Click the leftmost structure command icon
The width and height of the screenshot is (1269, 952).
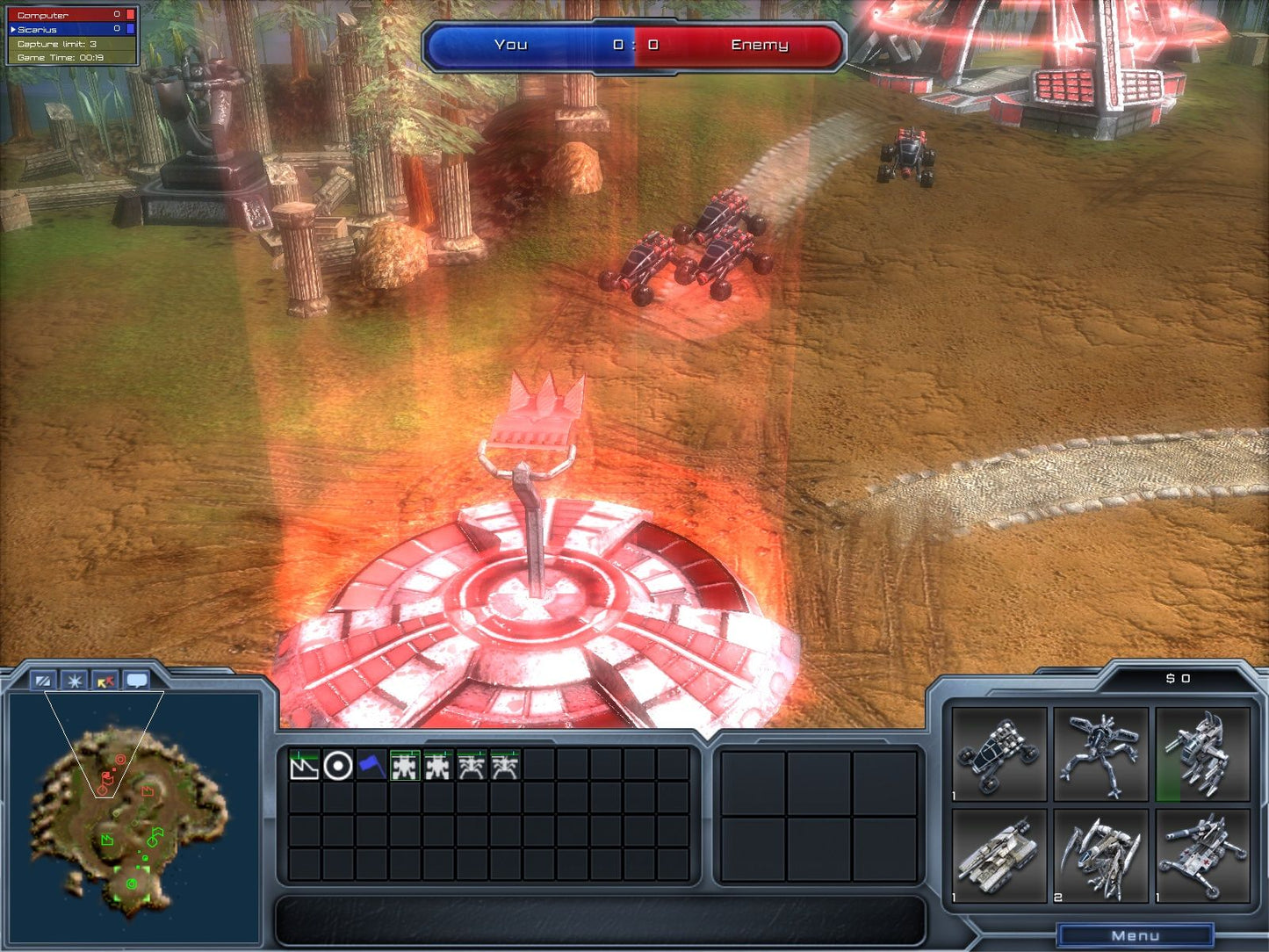[305, 766]
